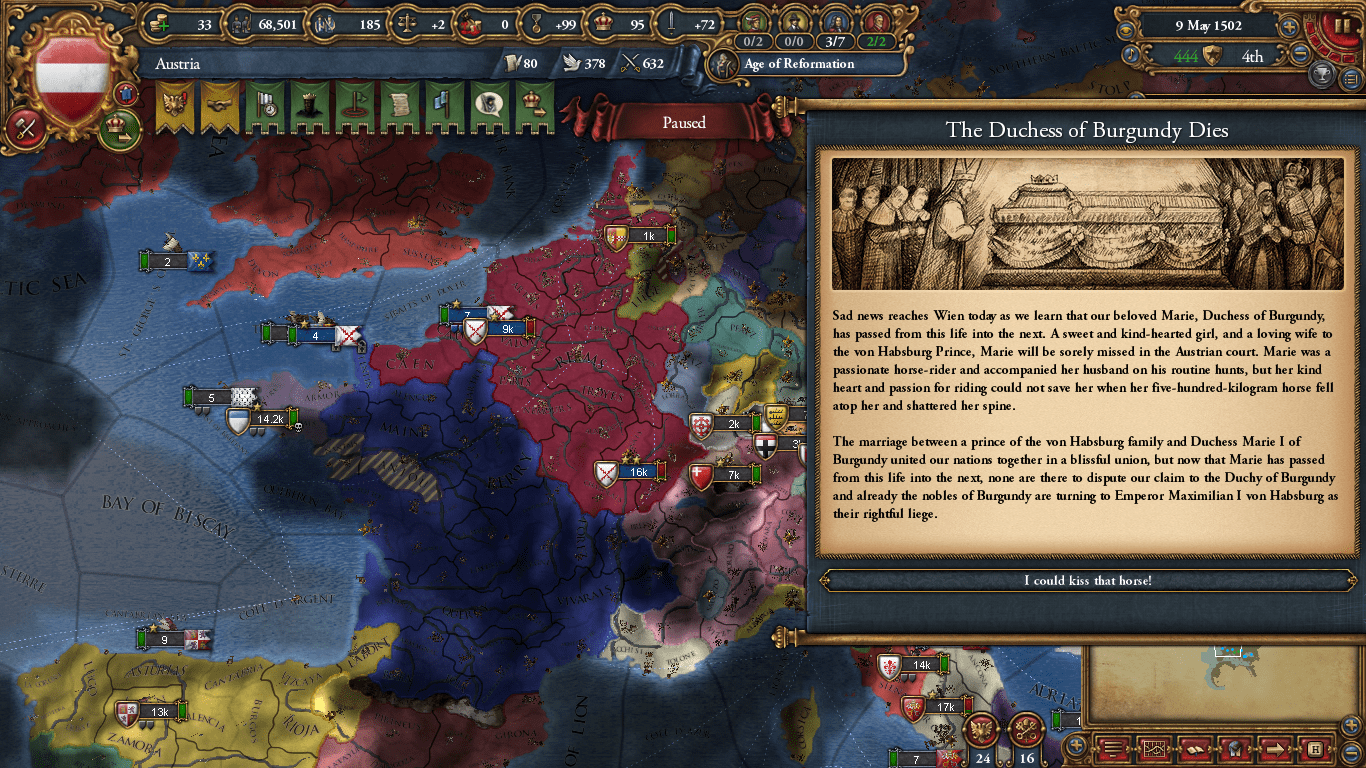This screenshot has width=1366, height=768.
Task: Click the 'I could kiss that horse!' option
Action: (x=1087, y=580)
